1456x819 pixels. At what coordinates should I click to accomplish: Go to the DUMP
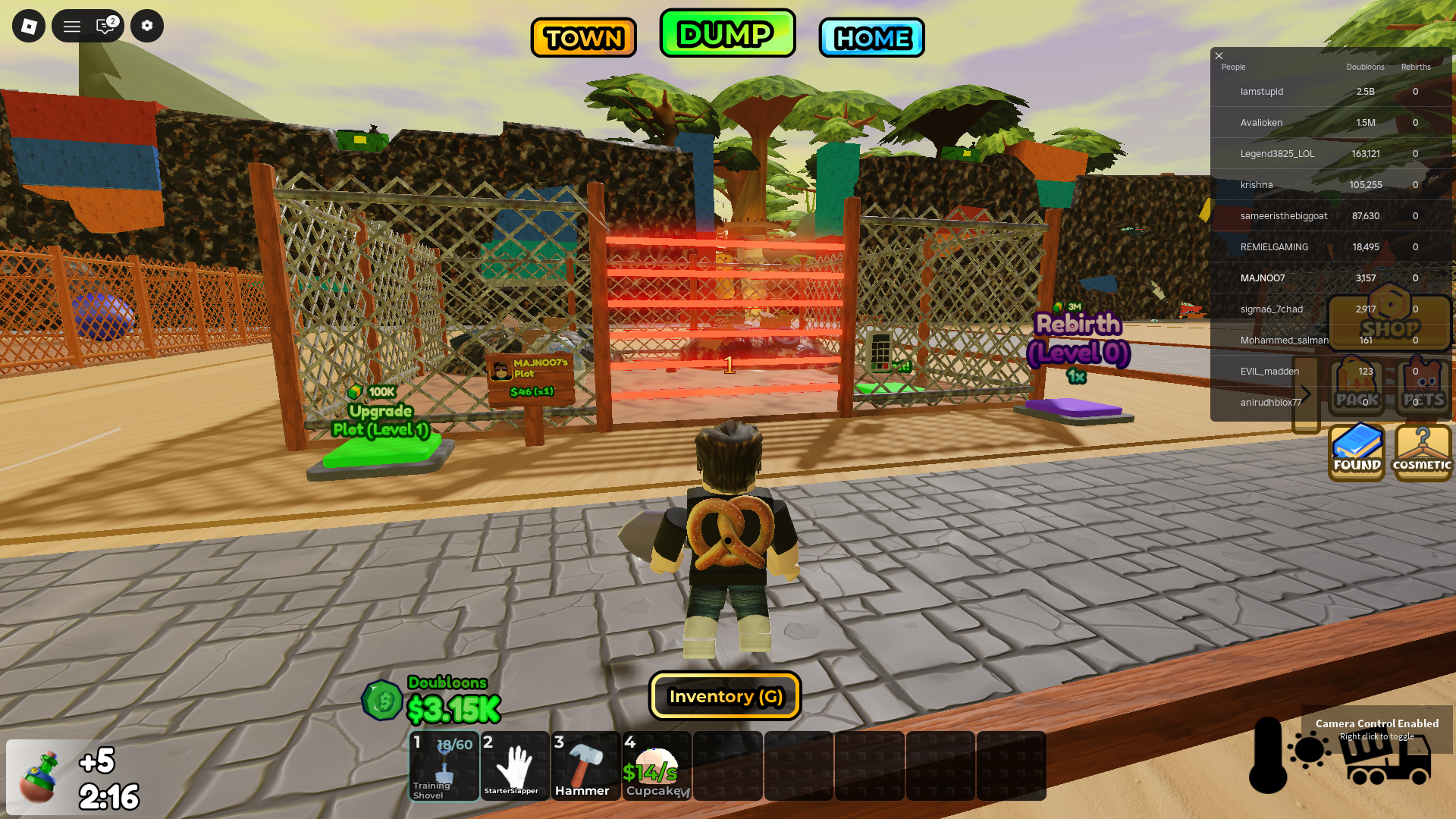pos(727,33)
